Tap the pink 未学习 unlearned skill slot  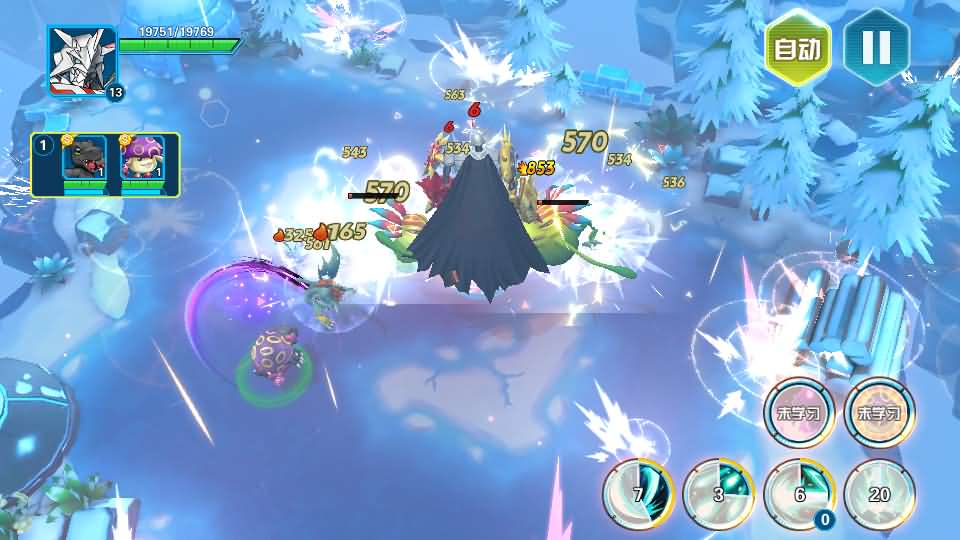coord(799,413)
